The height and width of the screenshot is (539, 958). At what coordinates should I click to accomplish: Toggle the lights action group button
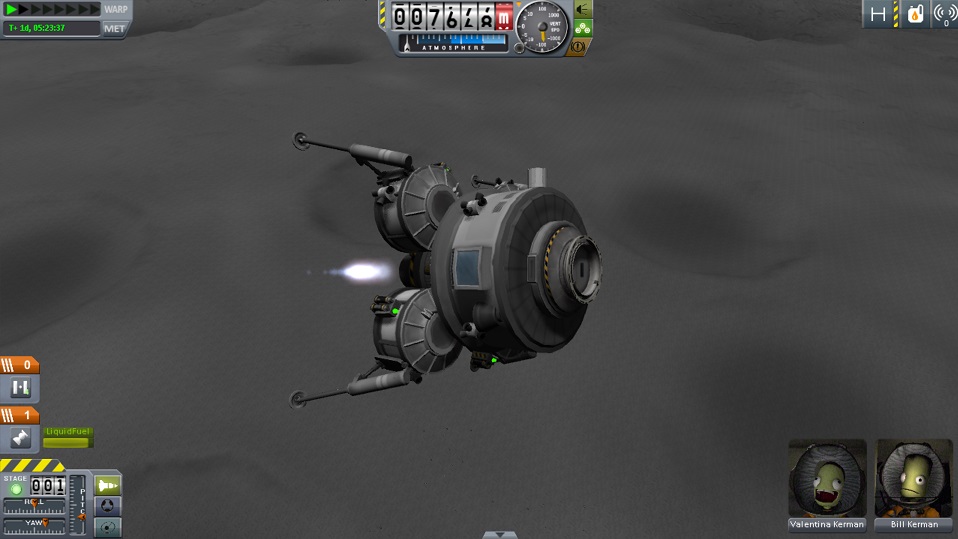coord(582,10)
